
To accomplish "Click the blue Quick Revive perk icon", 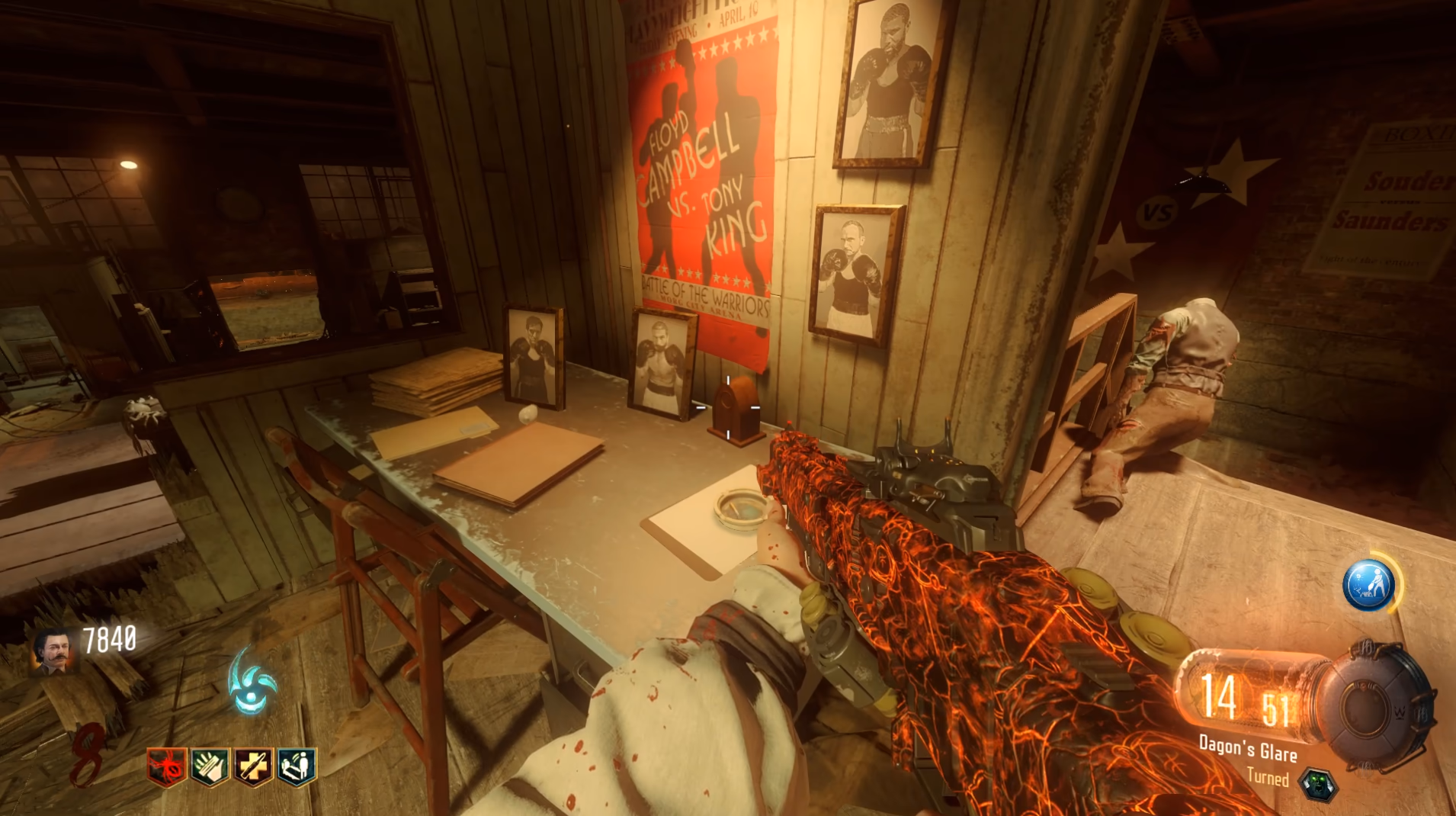I will [x=297, y=766].
